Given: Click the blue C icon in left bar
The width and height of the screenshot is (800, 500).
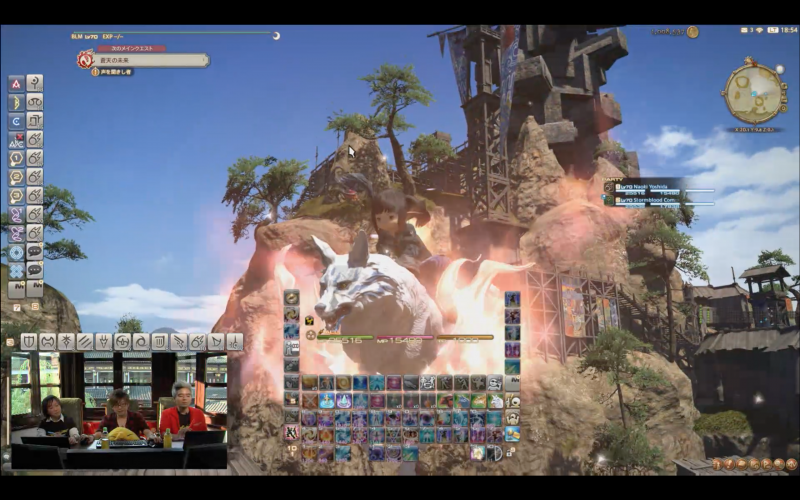Looking at the screenshot, I should coord(17,121).
